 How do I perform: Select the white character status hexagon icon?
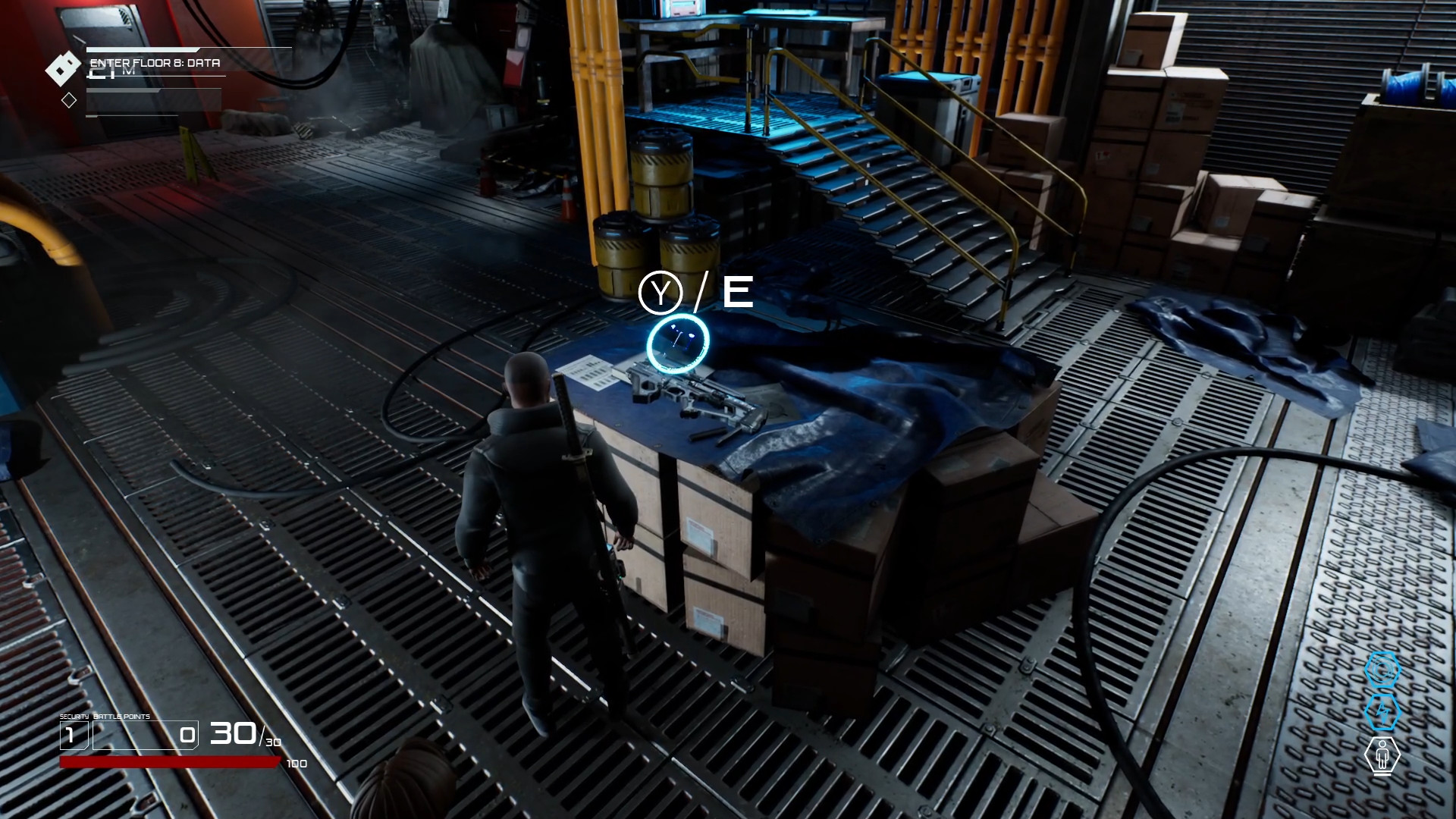pyautogui.click(x=1382, y=754)
